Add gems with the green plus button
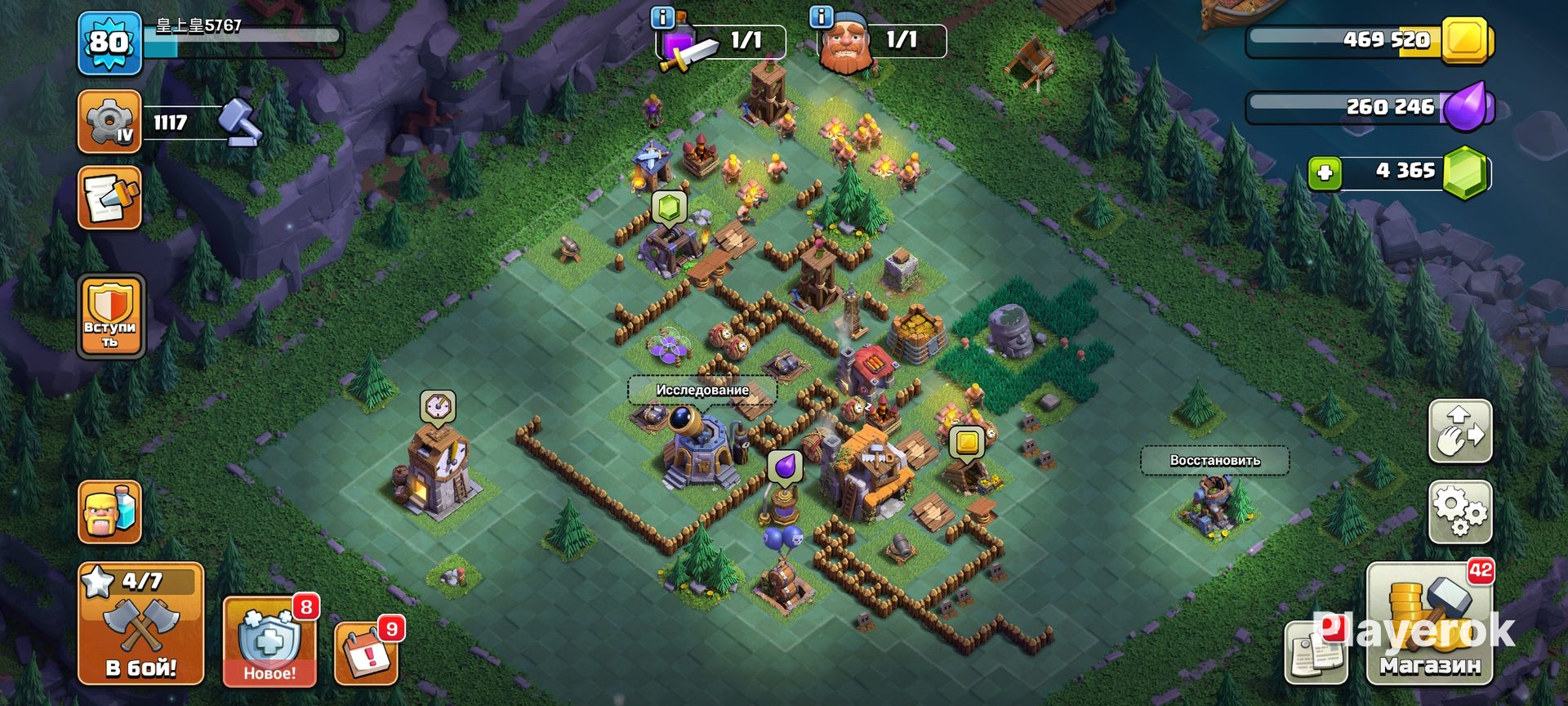Screen dimensions: 1568x706 point(1325,173)
